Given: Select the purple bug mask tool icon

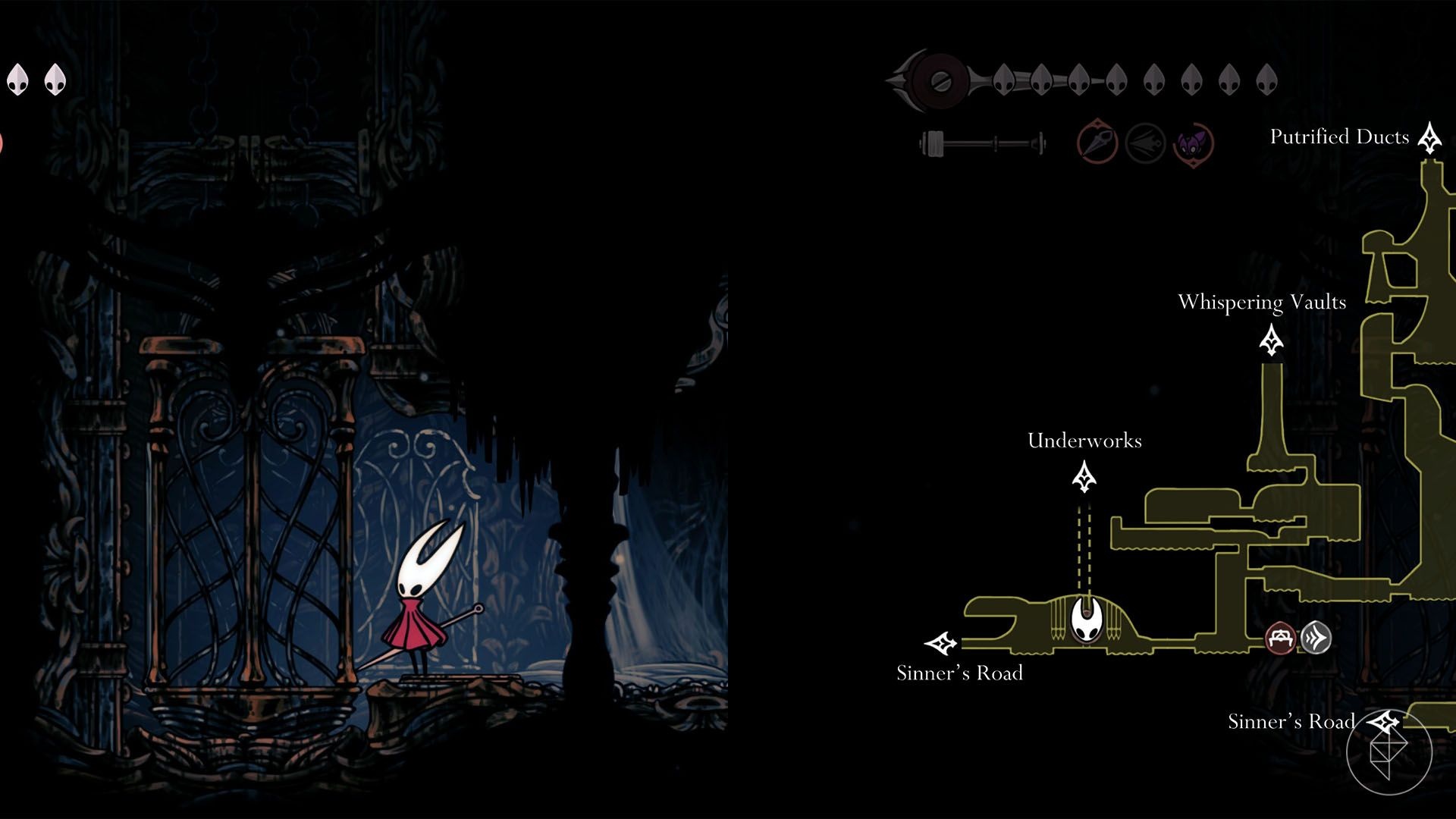Looking at the screenshot, I should [x=1193, y=143].
